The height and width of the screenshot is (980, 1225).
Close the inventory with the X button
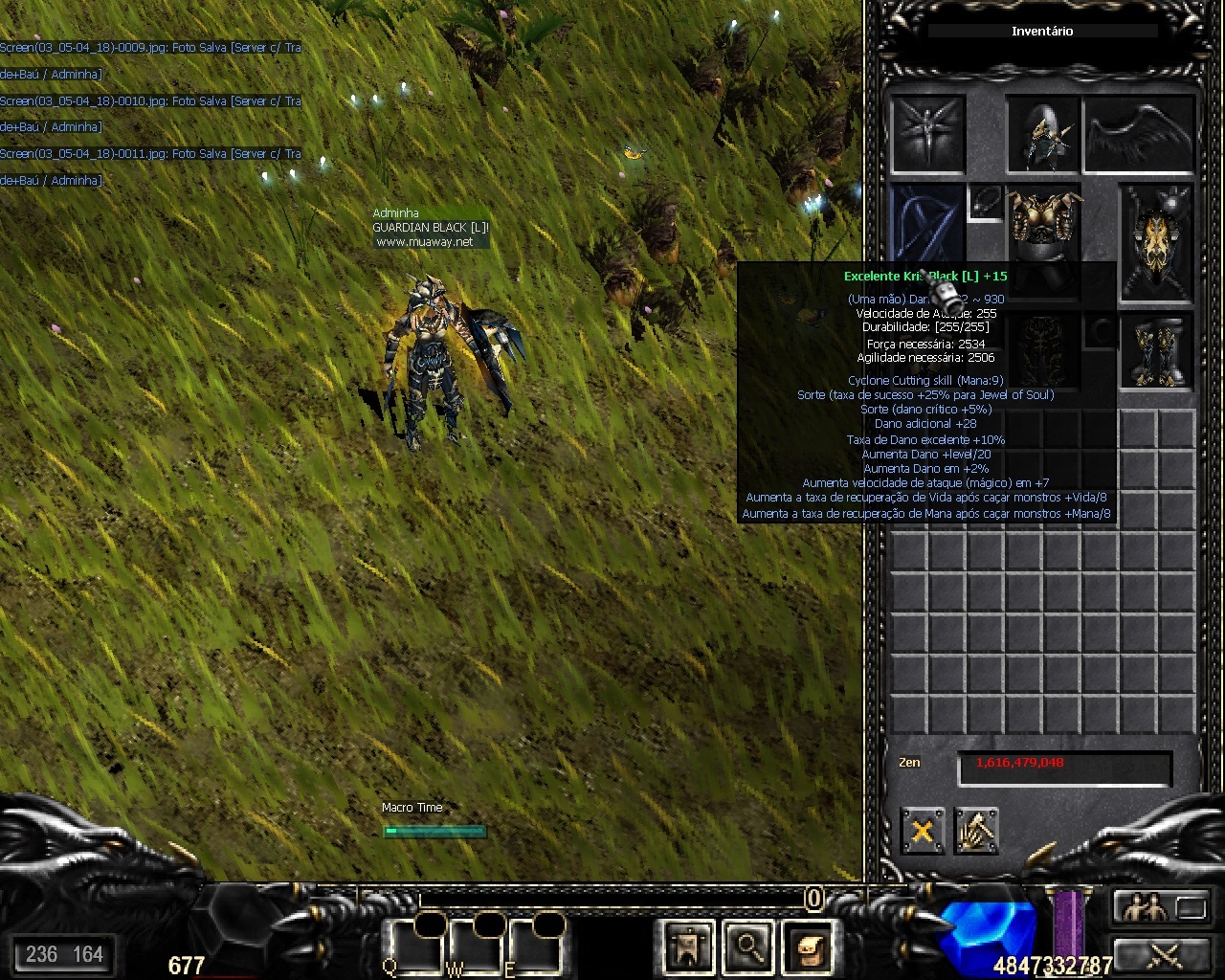point(923,830)
